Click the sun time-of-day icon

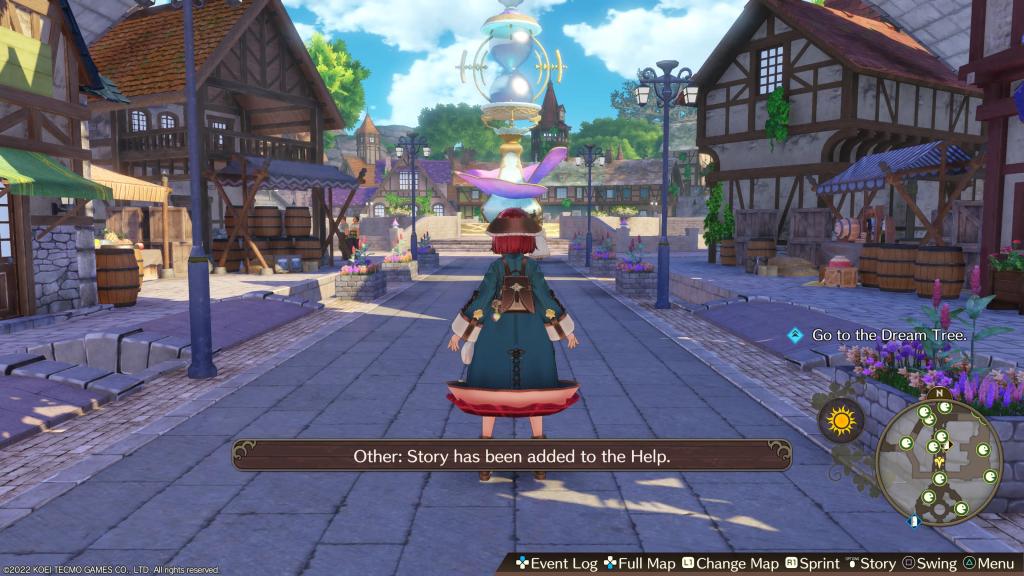click(x=840, y=421)
